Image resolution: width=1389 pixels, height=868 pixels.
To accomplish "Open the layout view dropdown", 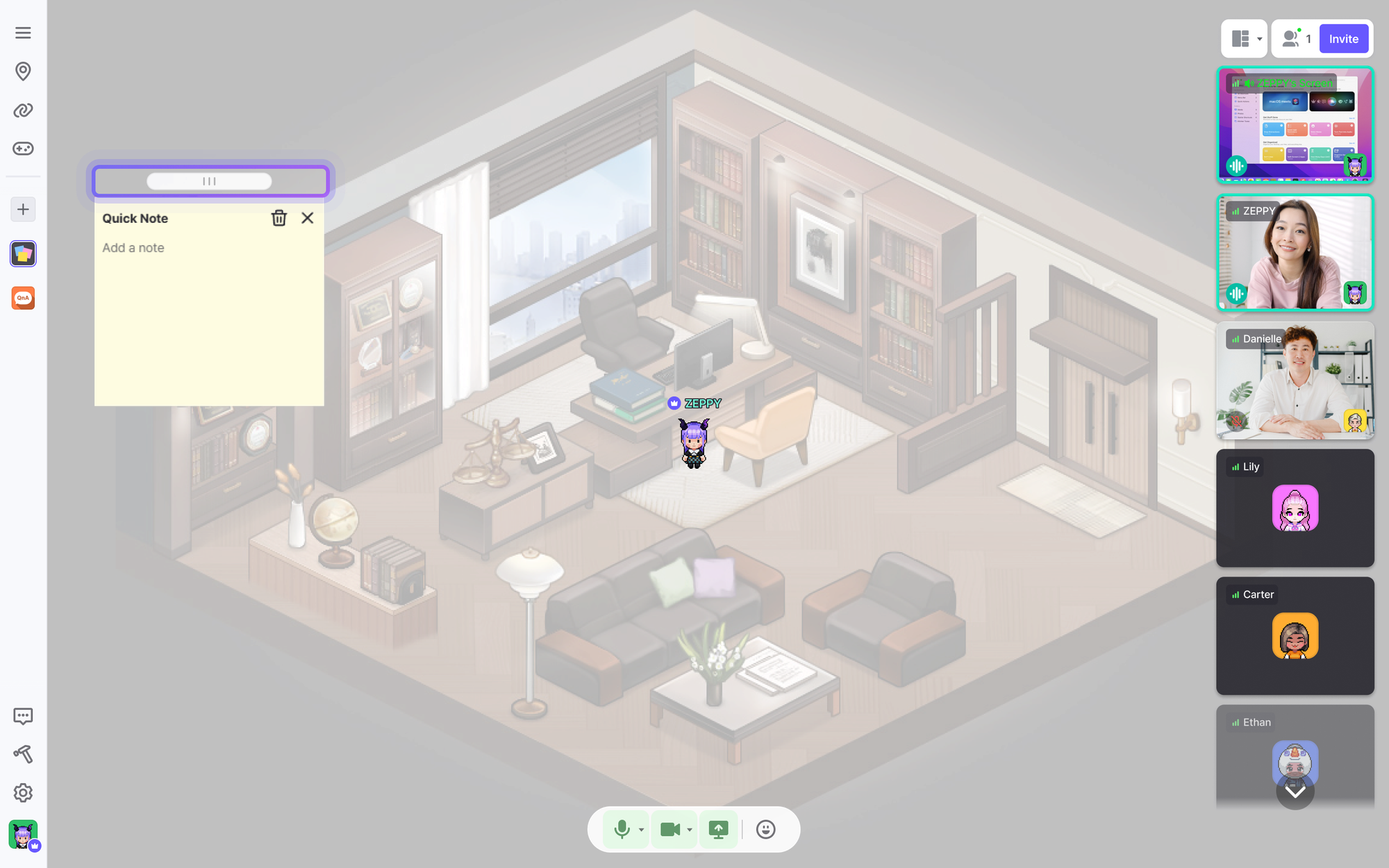I will 1244,39.
